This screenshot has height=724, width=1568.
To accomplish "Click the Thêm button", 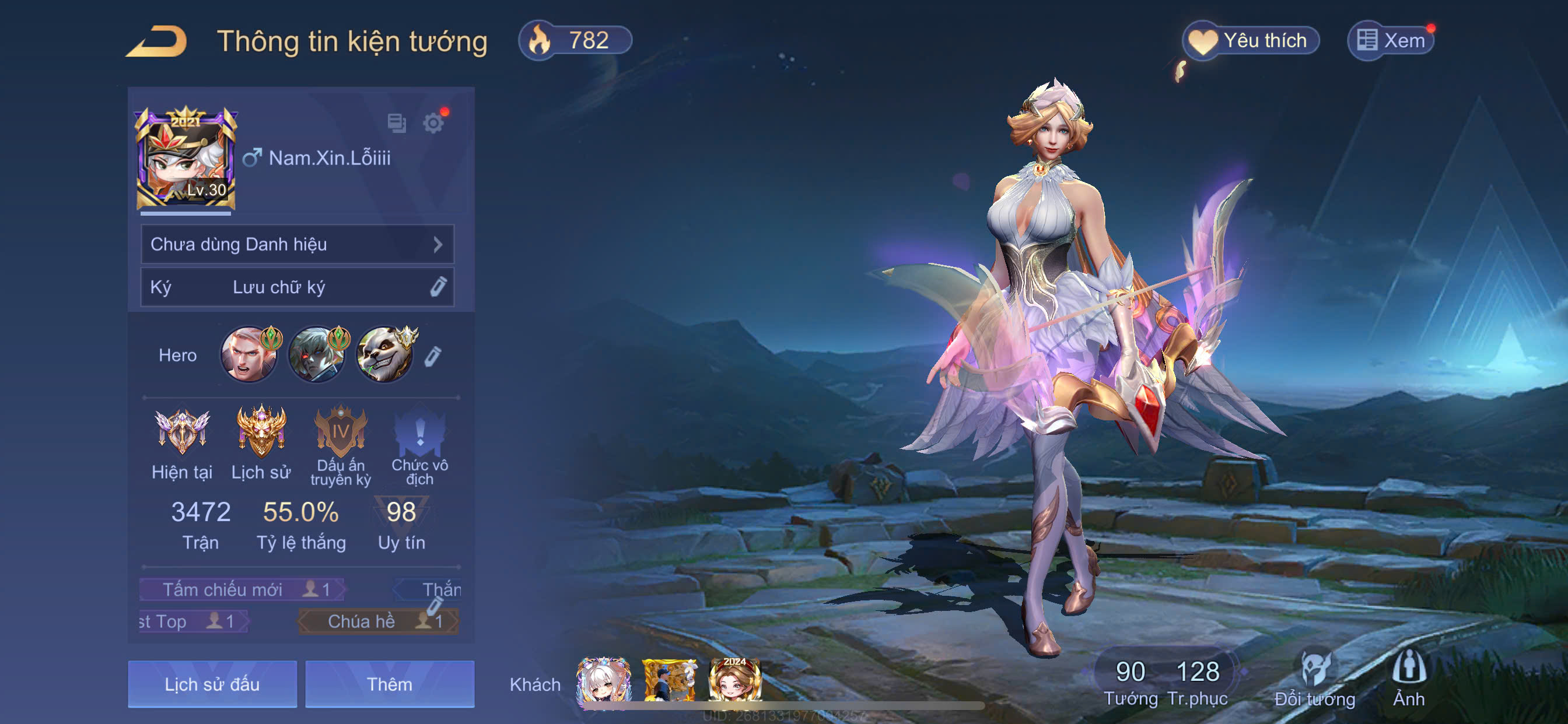I will coord(390,684).
